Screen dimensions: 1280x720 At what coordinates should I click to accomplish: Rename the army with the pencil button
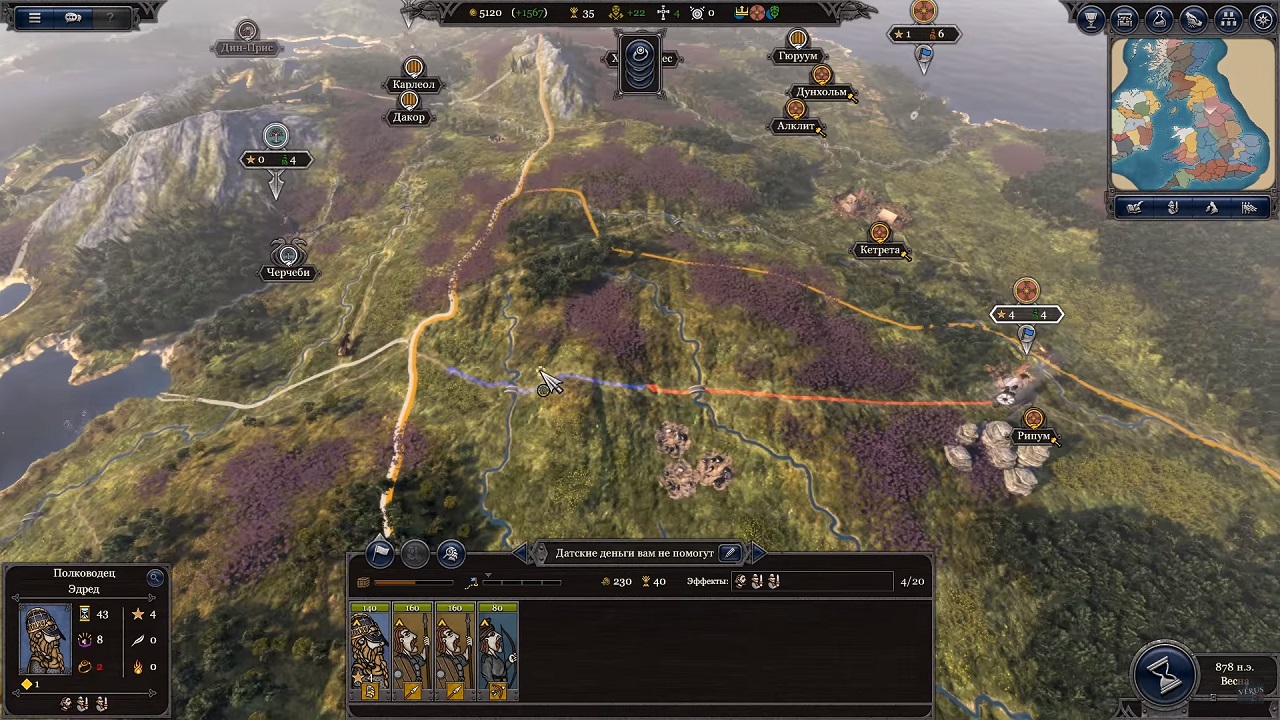point(731,552)
